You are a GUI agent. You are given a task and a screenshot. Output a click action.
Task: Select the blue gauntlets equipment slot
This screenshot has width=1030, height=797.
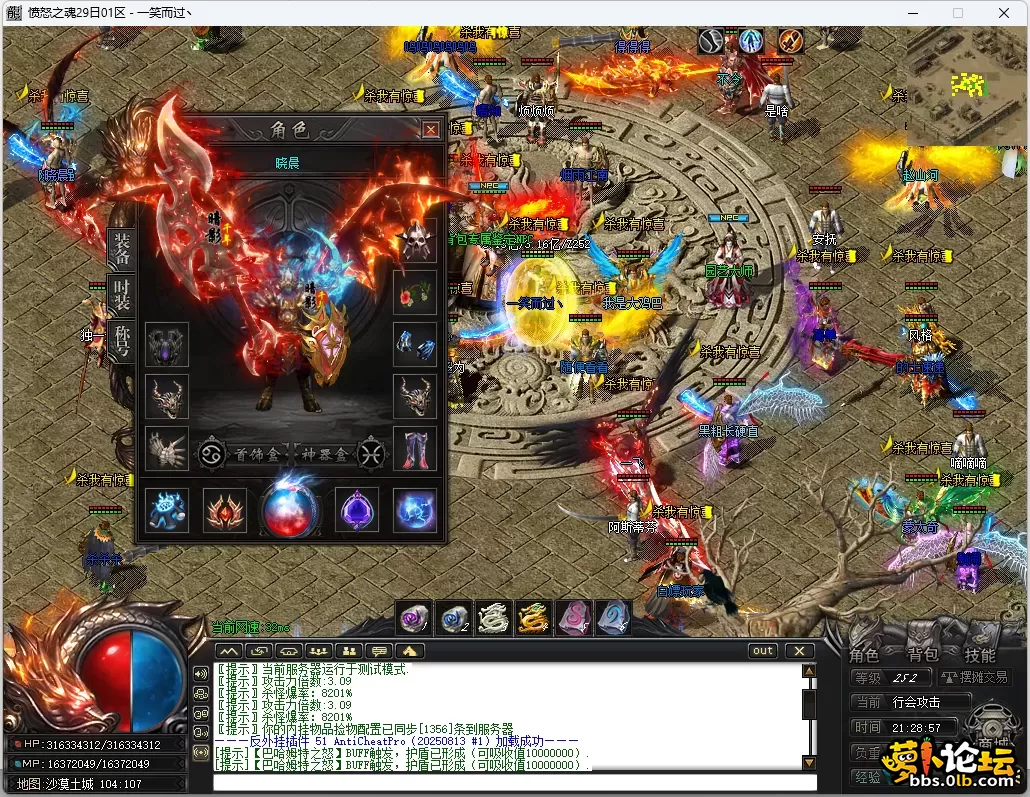(415, 344)
